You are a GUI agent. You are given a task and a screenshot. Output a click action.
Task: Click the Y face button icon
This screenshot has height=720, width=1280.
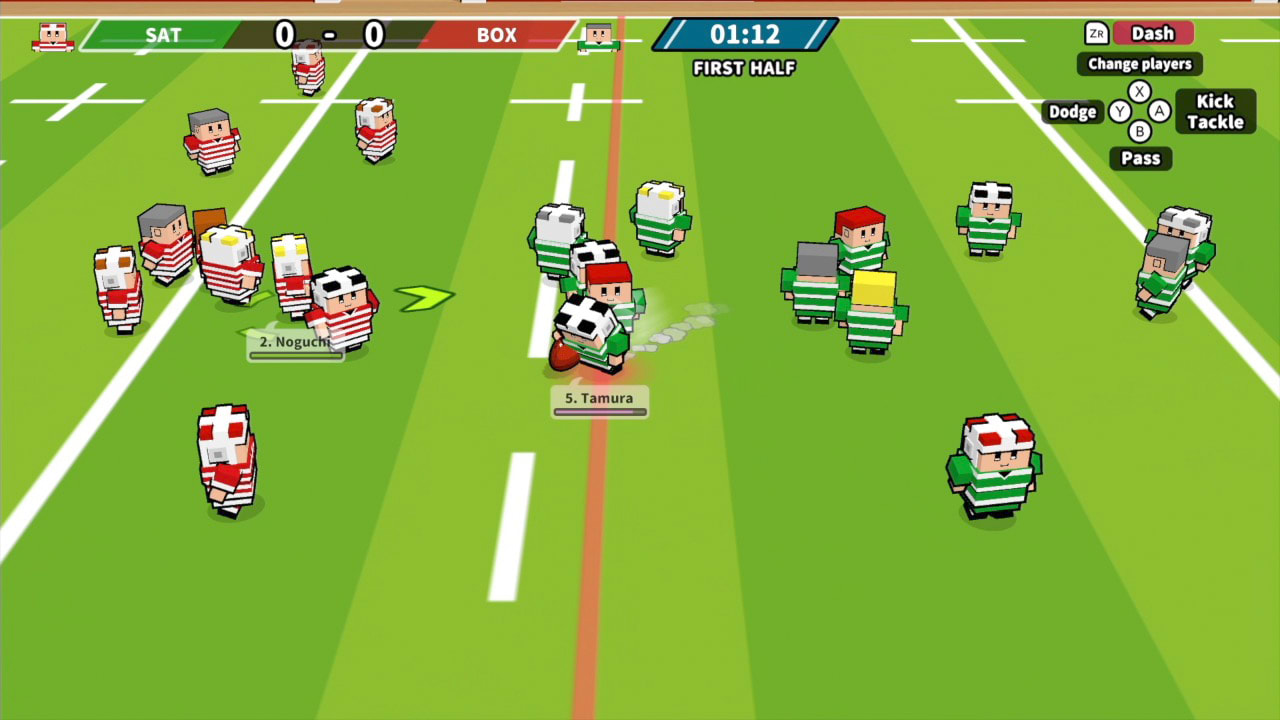[1121, 112]
